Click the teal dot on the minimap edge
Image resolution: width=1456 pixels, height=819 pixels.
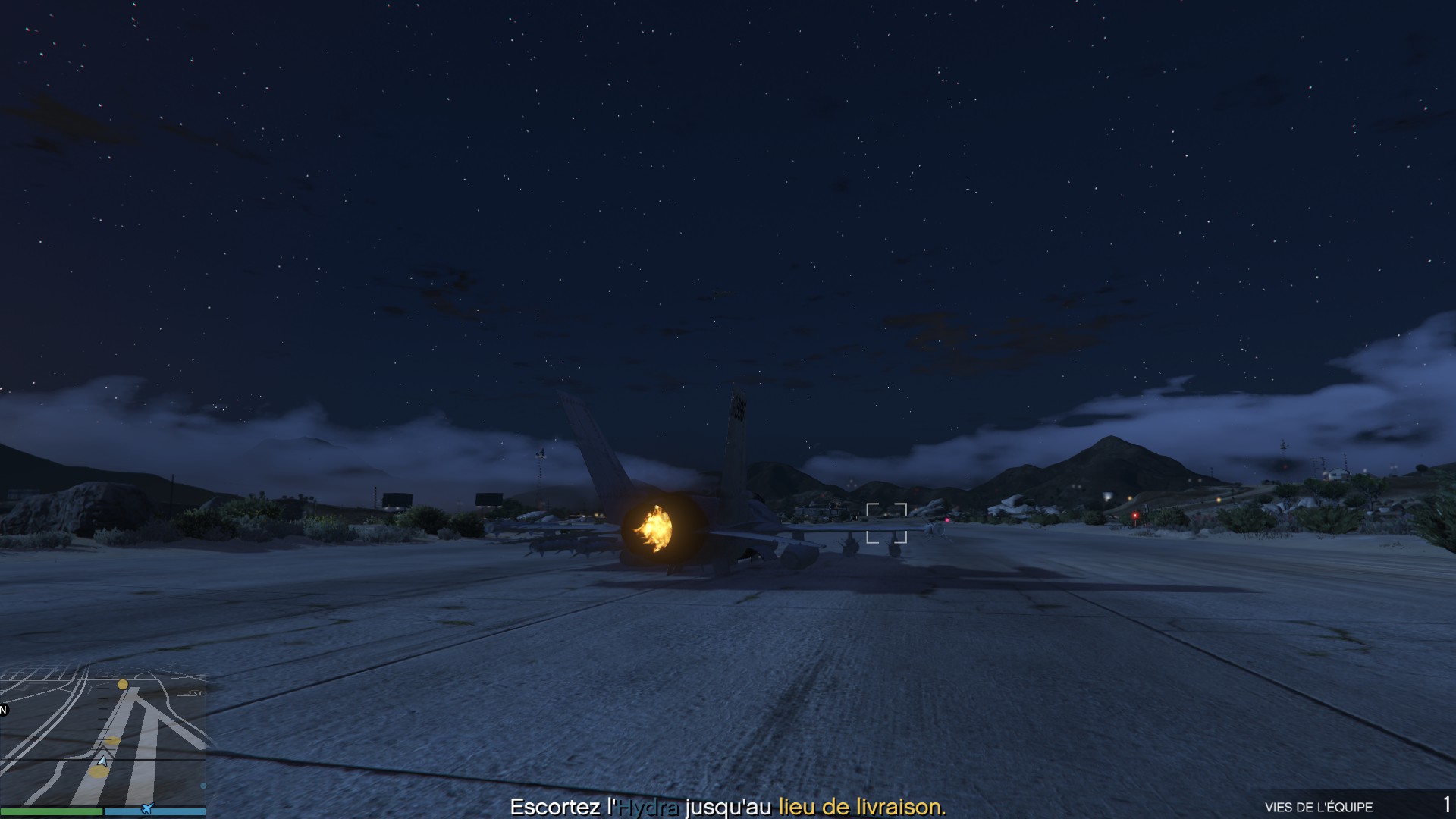tap(202, 786)
